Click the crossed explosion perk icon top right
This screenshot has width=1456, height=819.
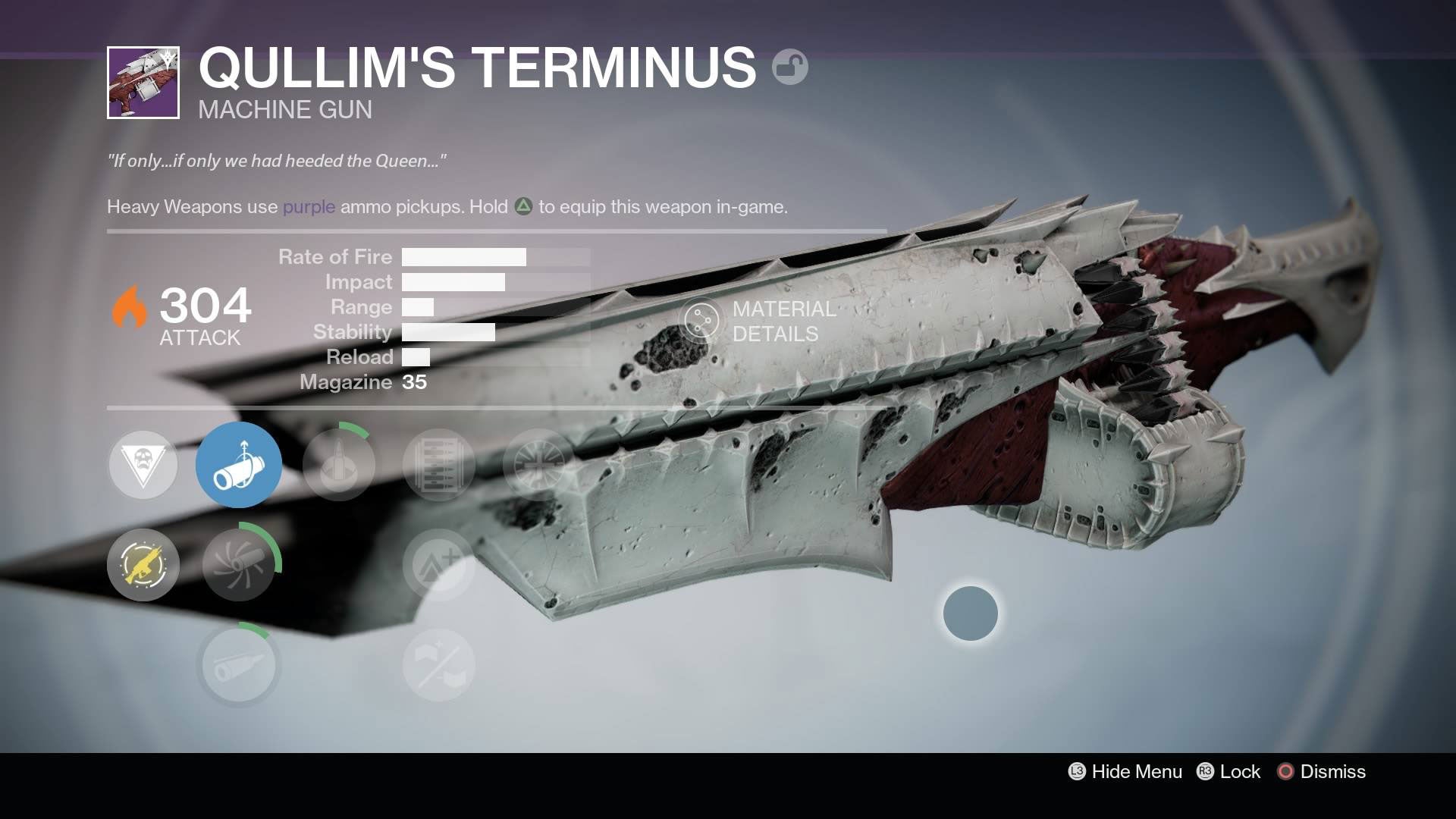tap(539, 465)
